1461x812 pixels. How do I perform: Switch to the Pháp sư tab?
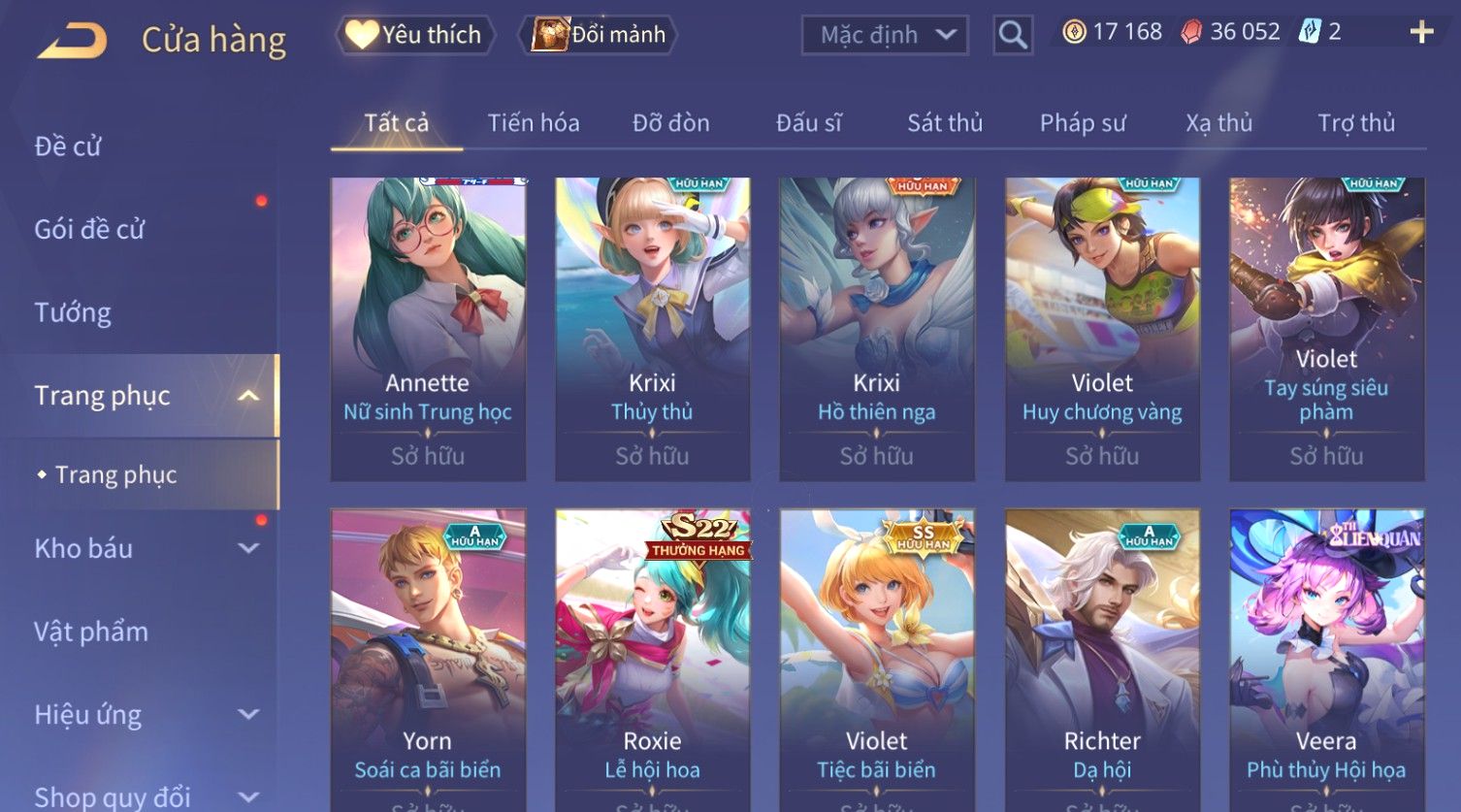(1083, 123)
